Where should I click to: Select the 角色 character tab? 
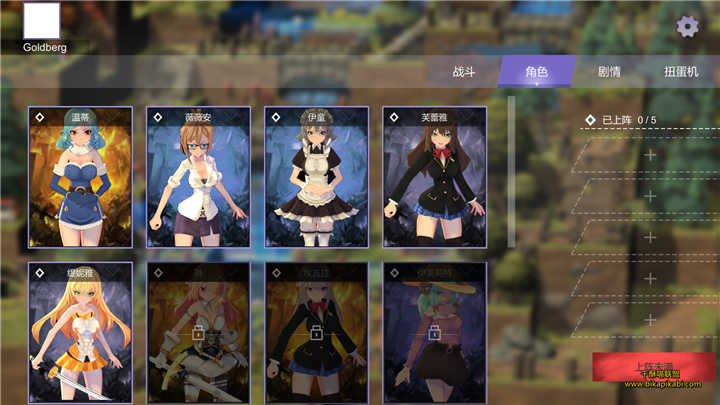[x=537, y=72]
